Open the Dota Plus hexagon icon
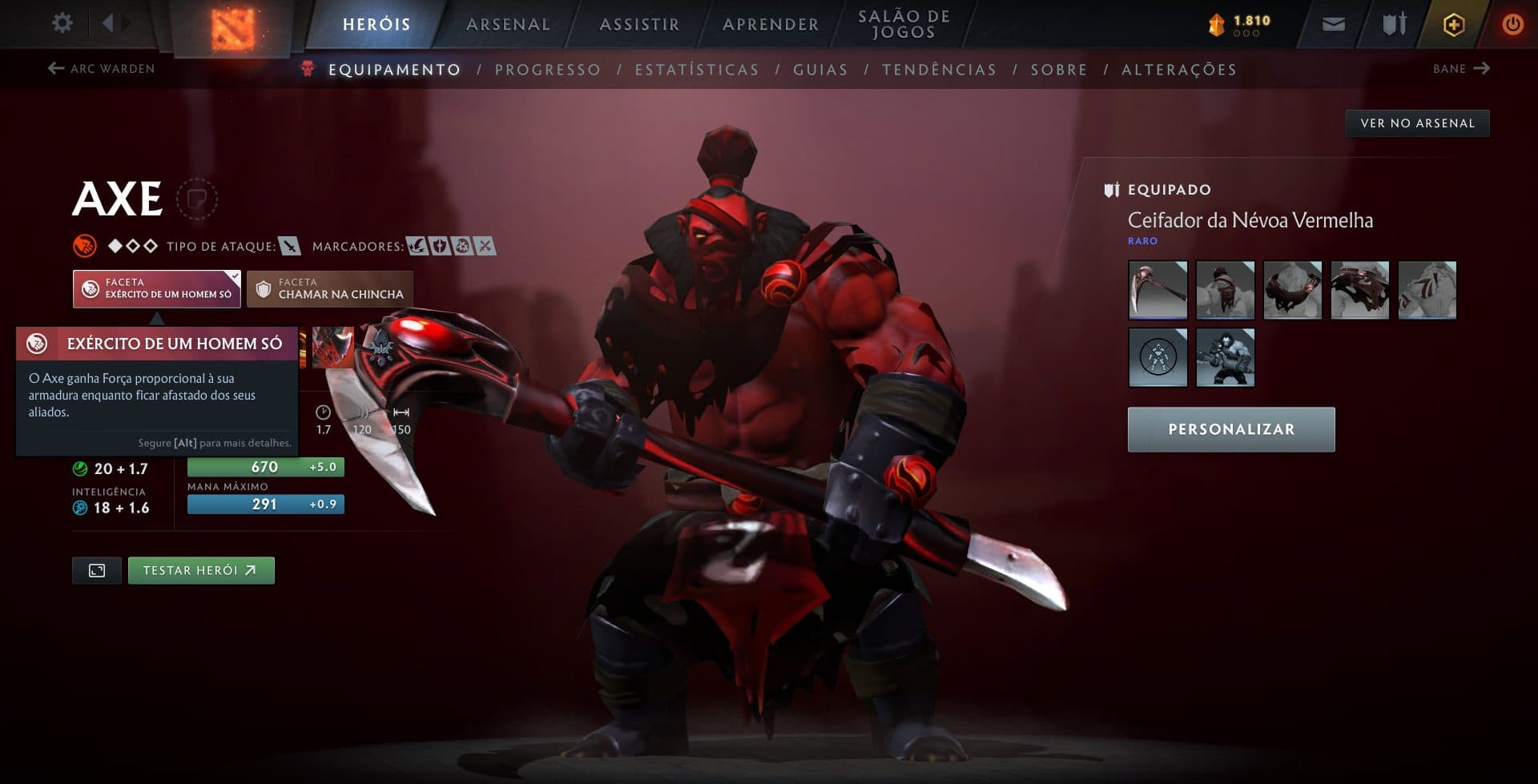 [x=1452, y=23]
